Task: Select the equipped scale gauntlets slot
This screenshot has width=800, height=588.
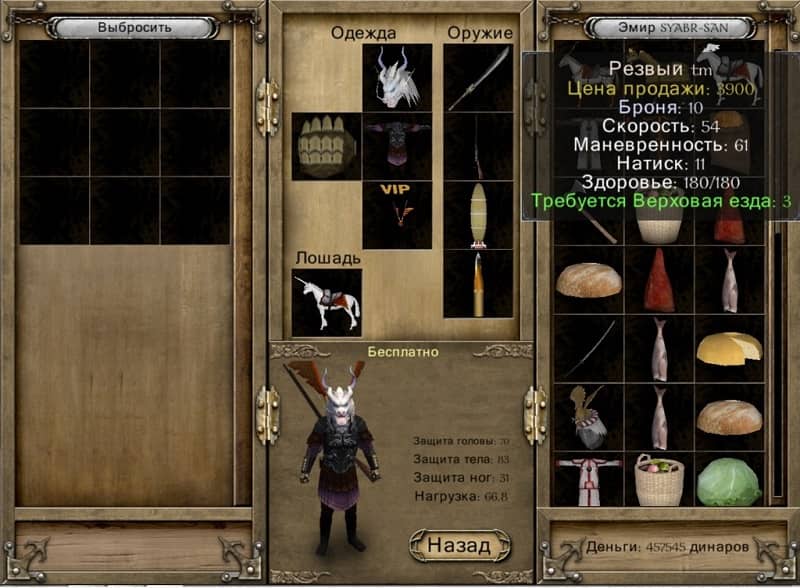Action: (327, 146)
